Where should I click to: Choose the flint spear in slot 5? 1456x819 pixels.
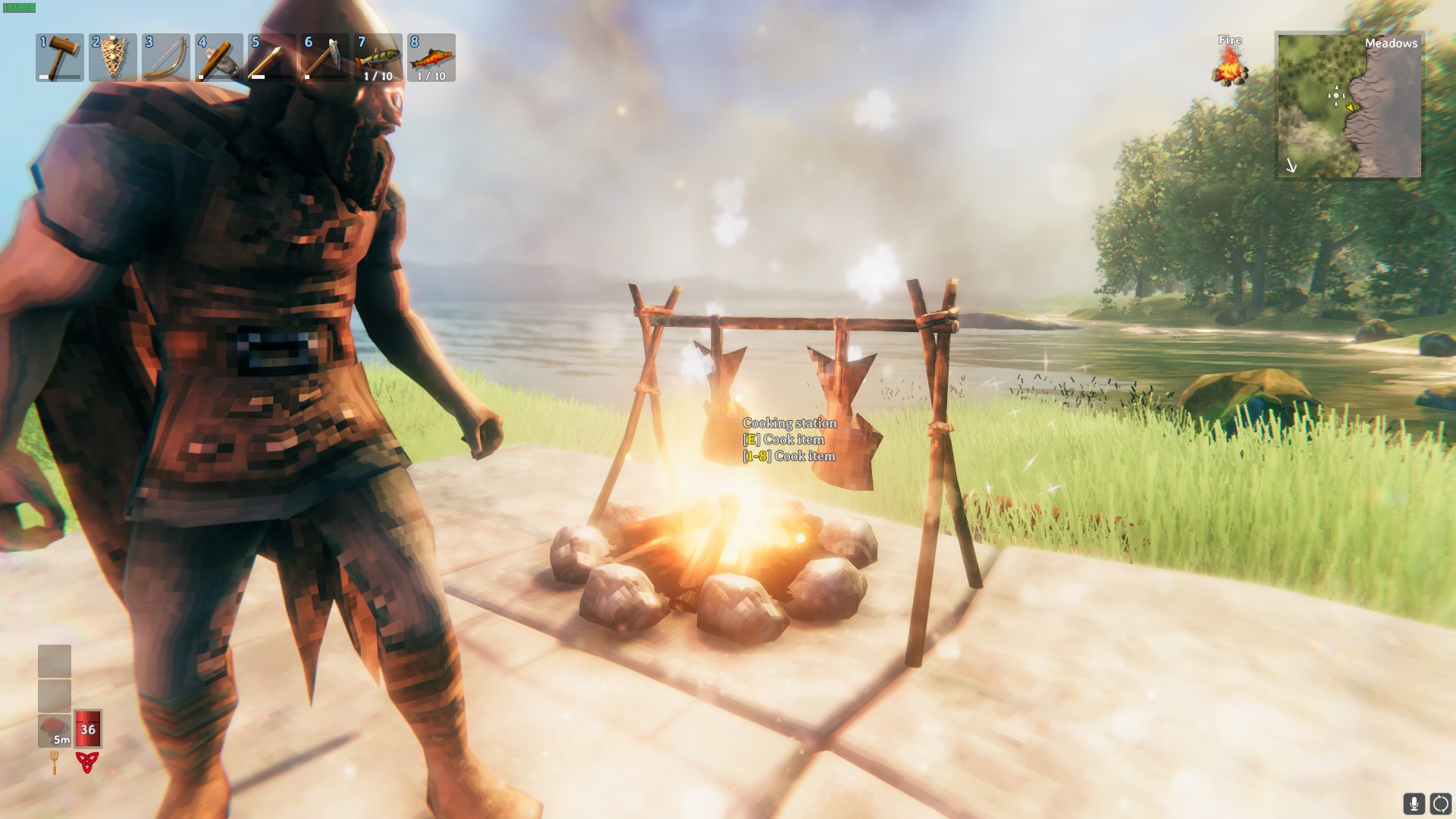[x=272, y=58]
